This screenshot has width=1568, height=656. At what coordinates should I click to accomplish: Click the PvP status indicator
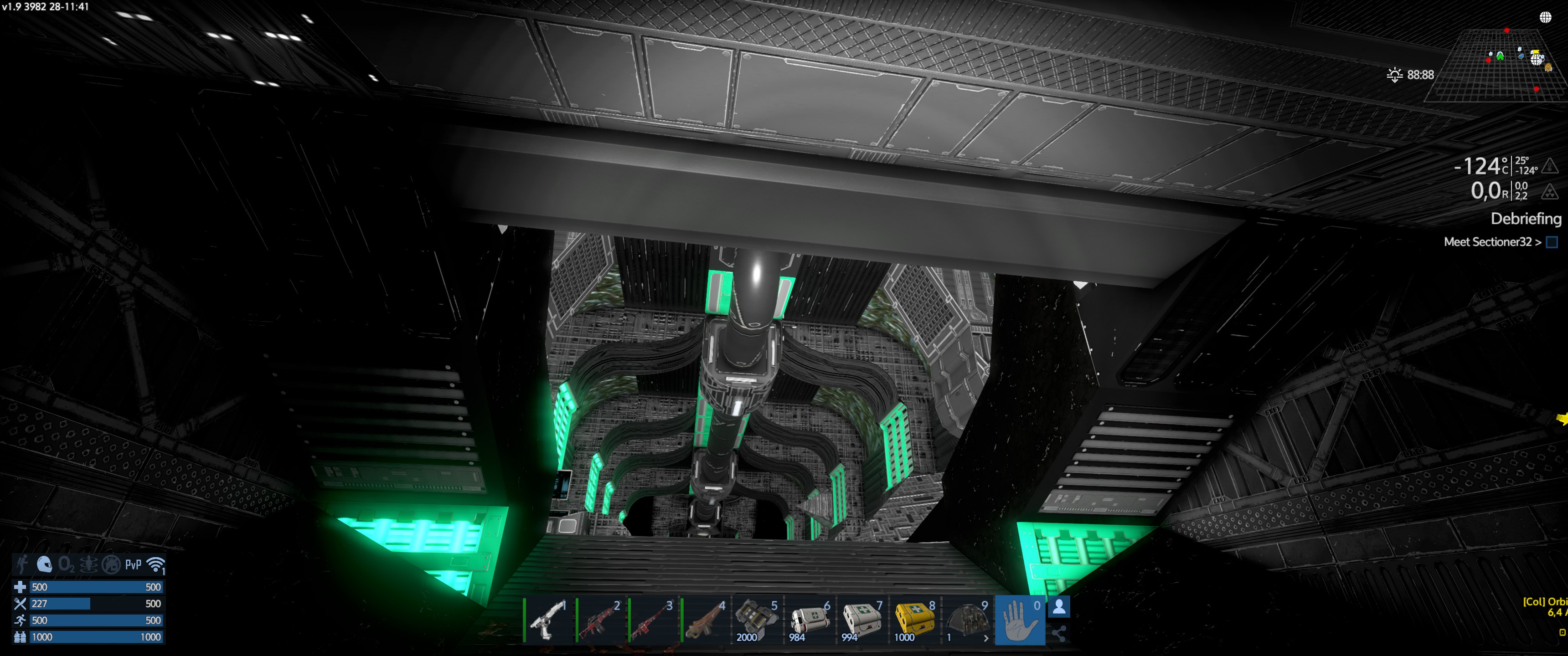tap(133, 565)
